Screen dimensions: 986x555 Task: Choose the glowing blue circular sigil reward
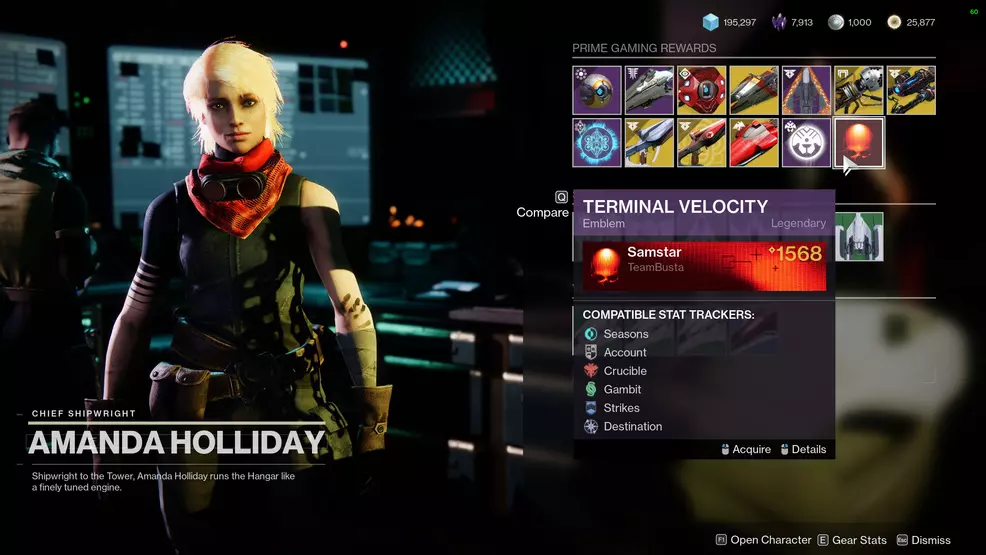pos(598,142)
